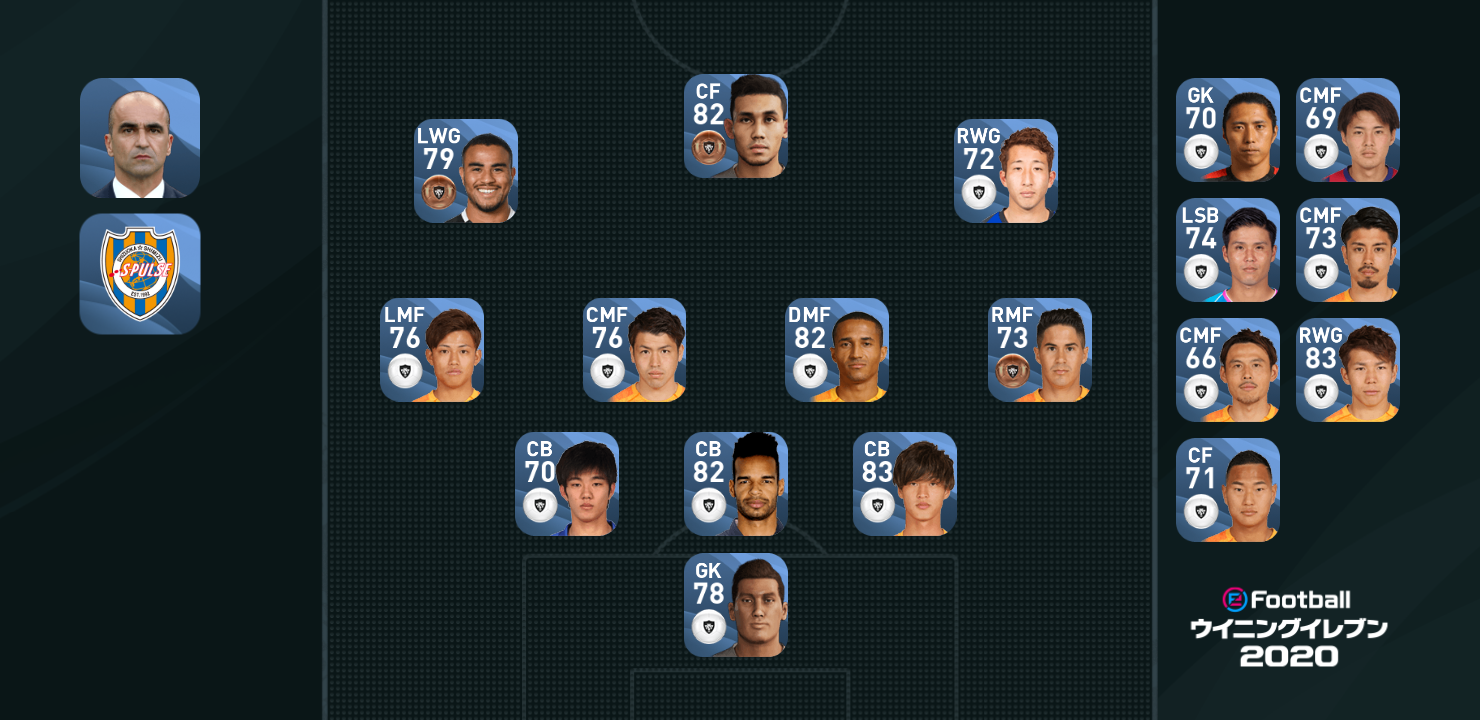Choose the substitute GK 70 card
The width and height of the screenshot is (1480, 720).
1227,130
